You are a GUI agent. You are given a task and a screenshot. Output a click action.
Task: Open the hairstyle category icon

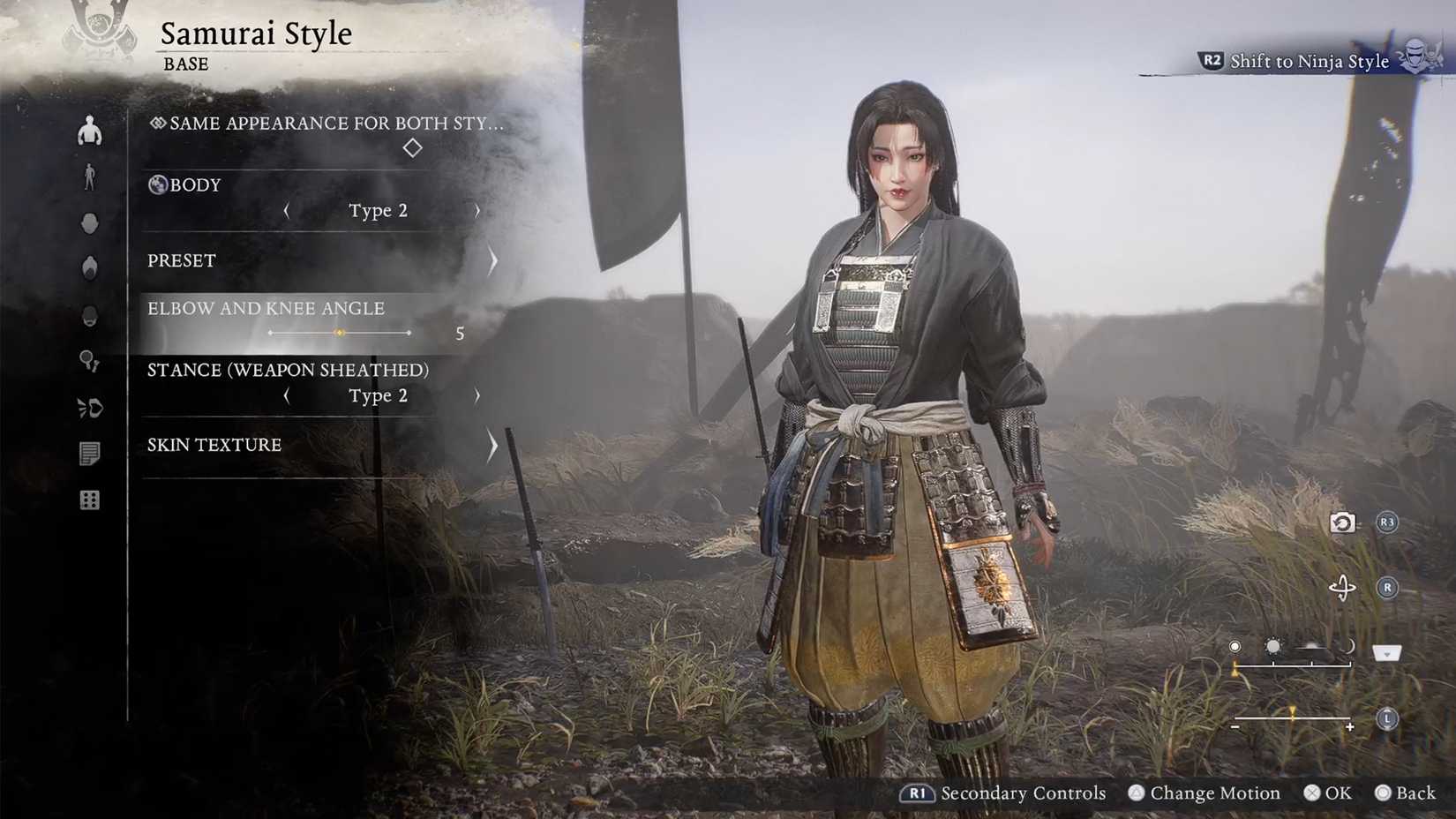tap(90, 268)
